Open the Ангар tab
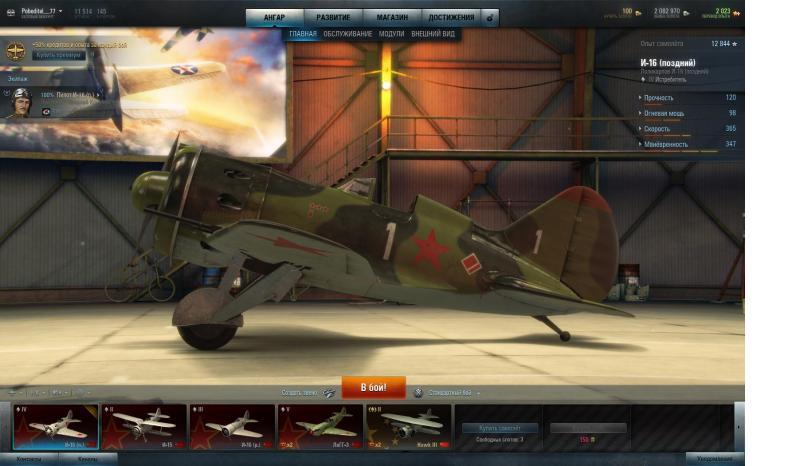 274,17
